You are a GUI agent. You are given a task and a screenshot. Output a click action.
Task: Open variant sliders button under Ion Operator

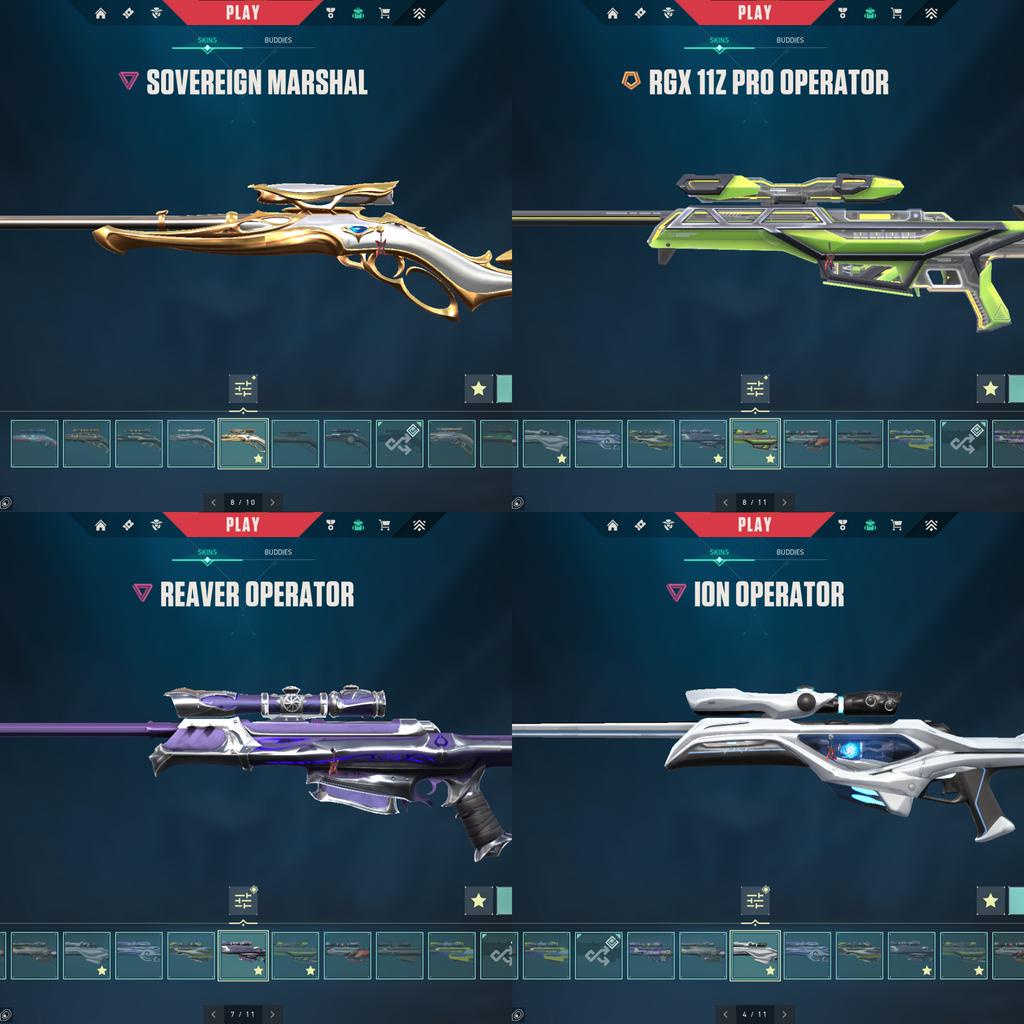tap(755, 900)
